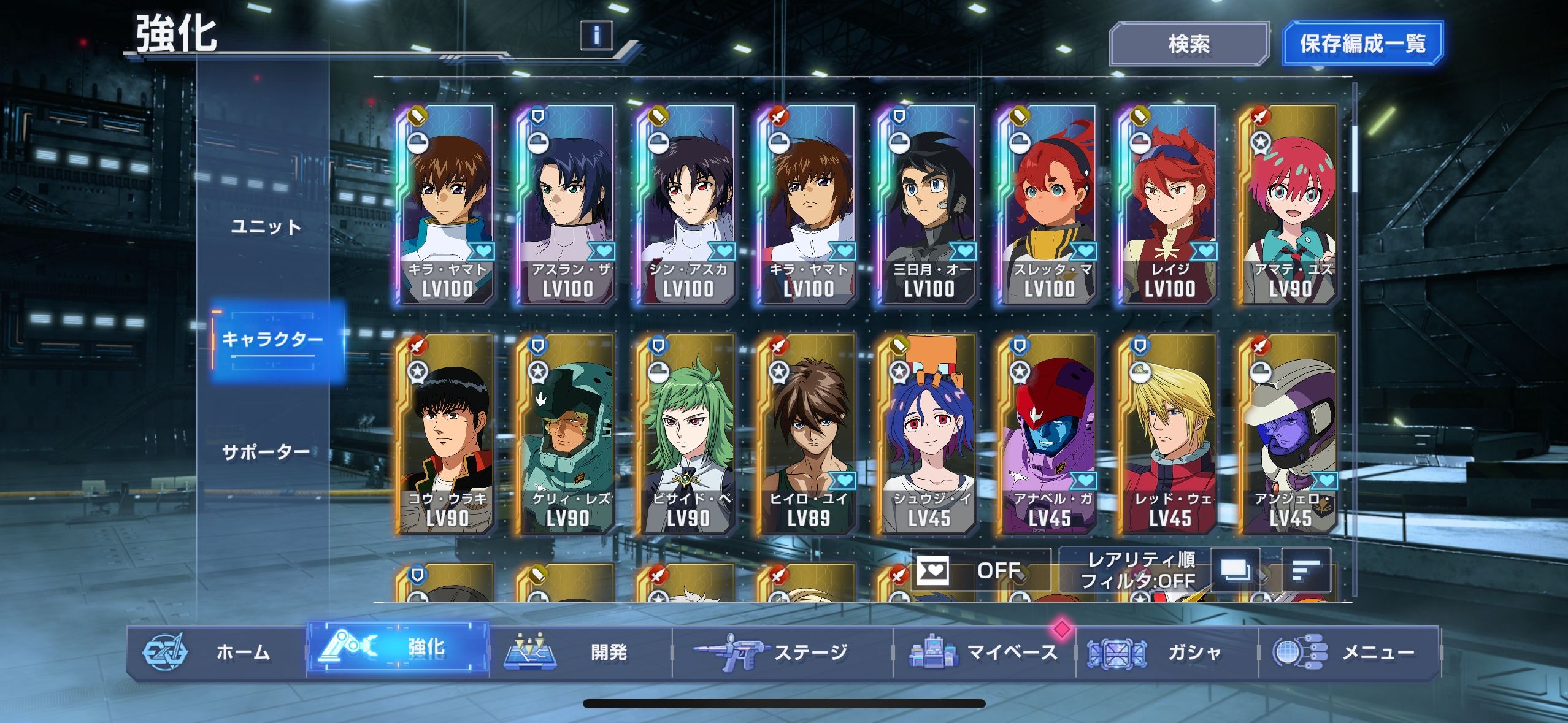Select the キャラクター tab

click(272, 339)
